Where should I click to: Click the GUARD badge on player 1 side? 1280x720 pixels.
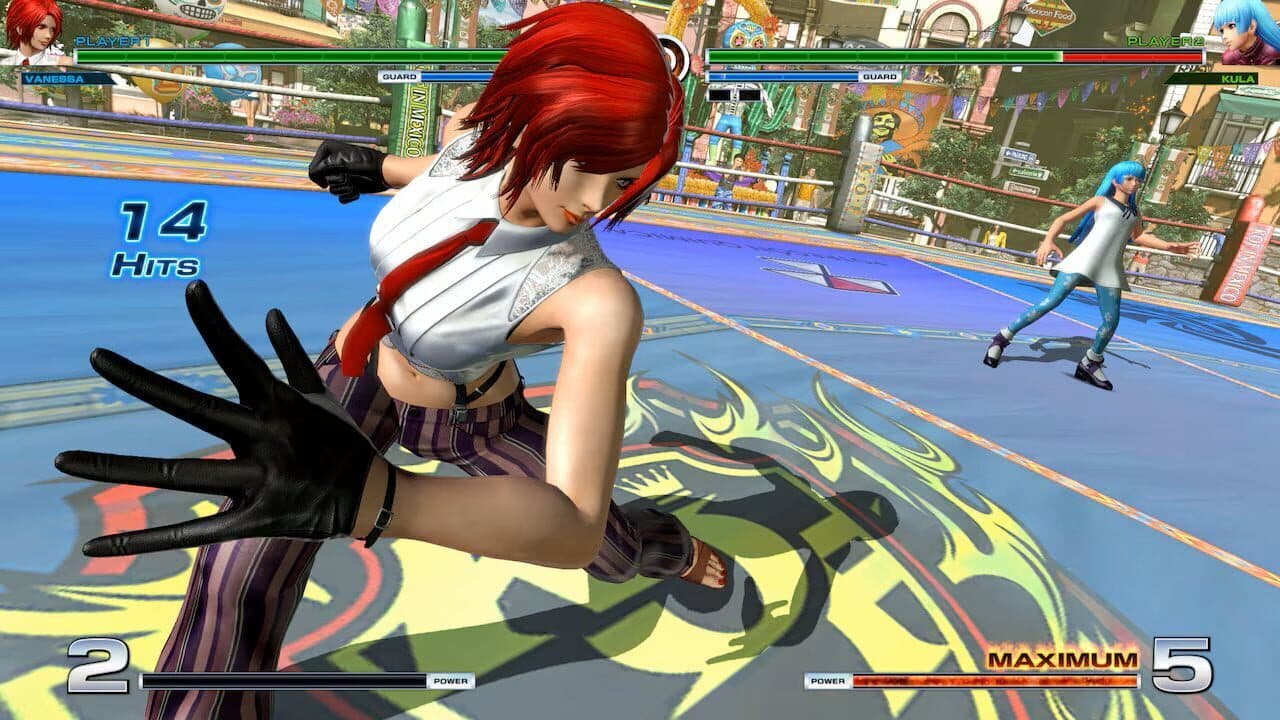pos(398,76)
